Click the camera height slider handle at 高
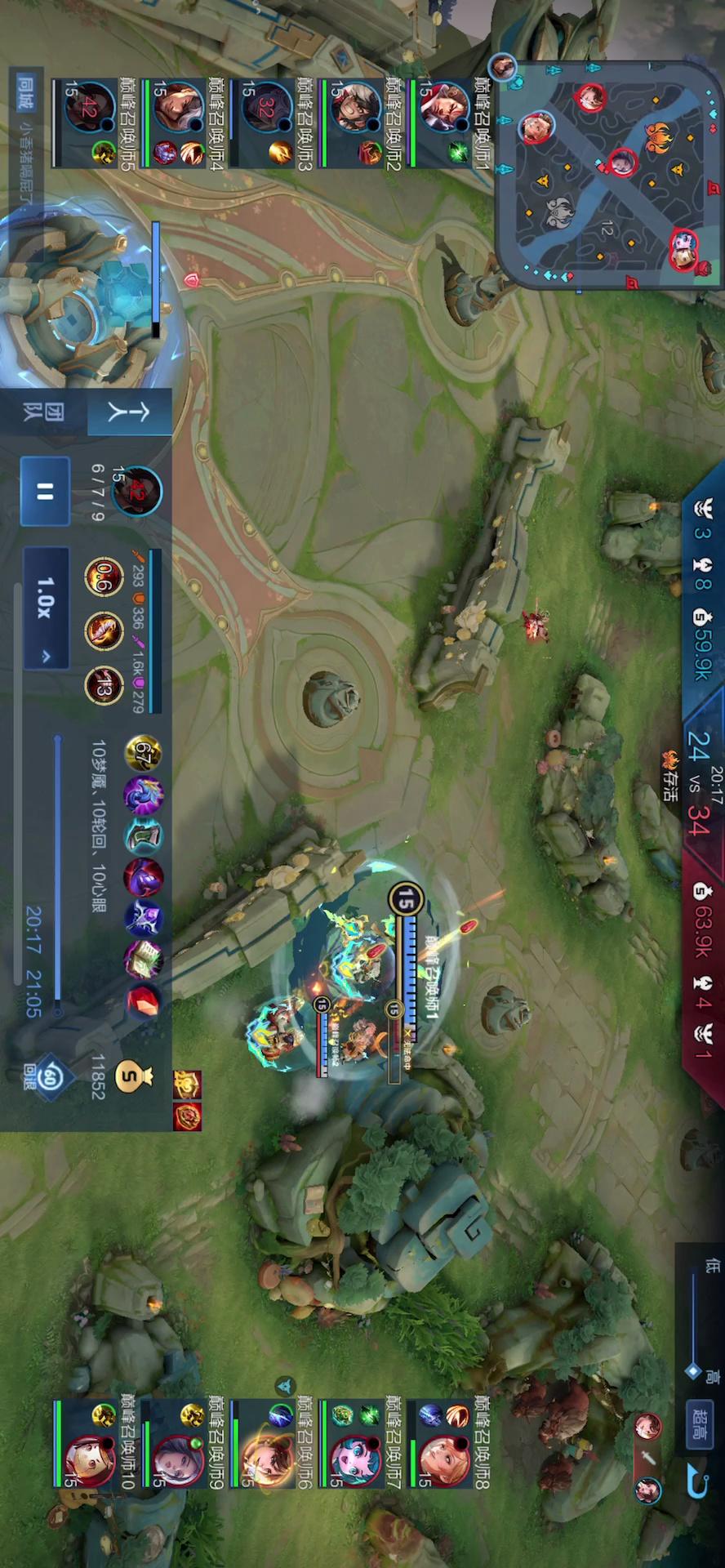This screenshot has height=1568, width=725. (693, 1370)
